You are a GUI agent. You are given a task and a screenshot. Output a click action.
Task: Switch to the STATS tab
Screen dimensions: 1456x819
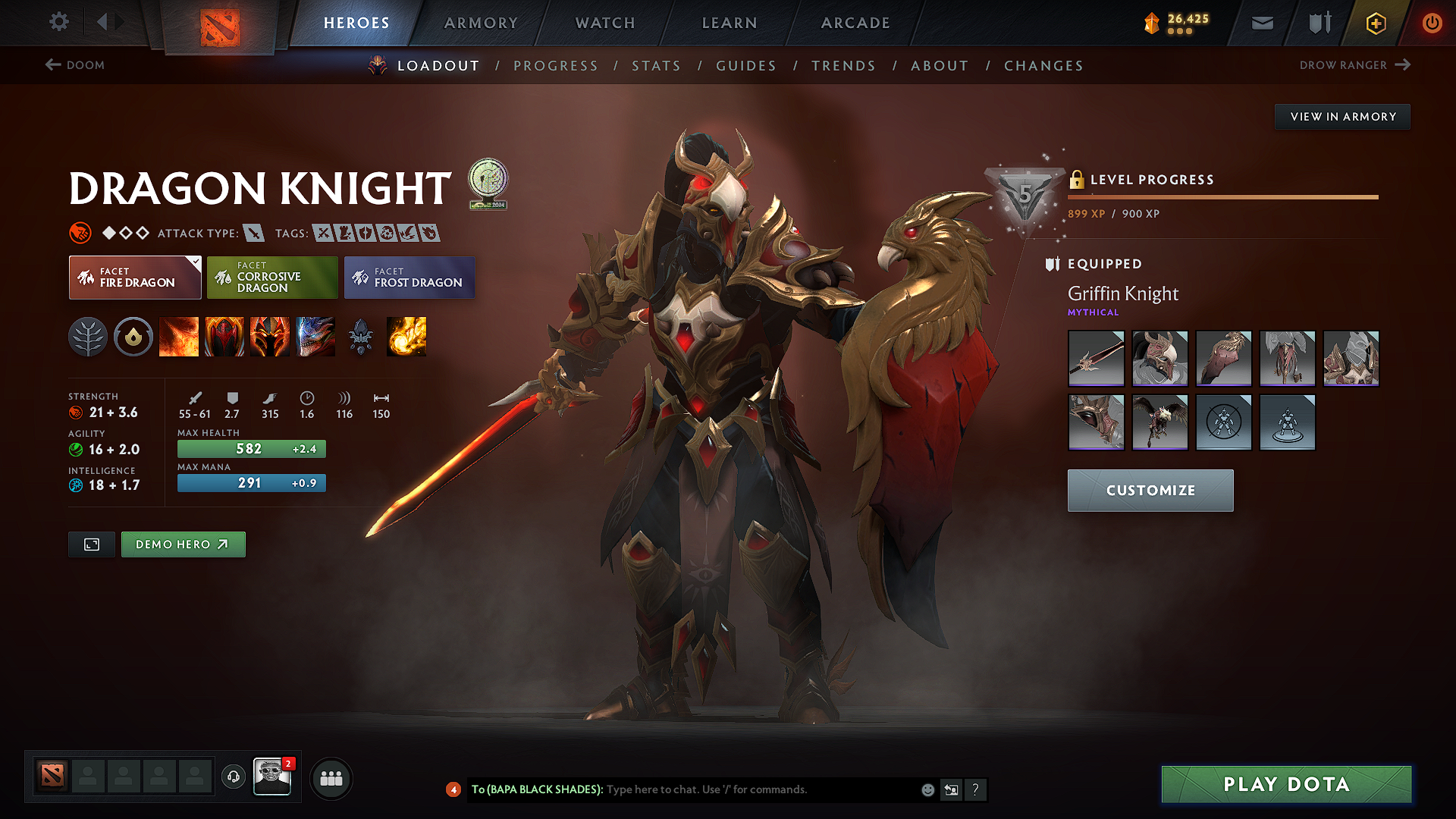[x=656, y=66]
